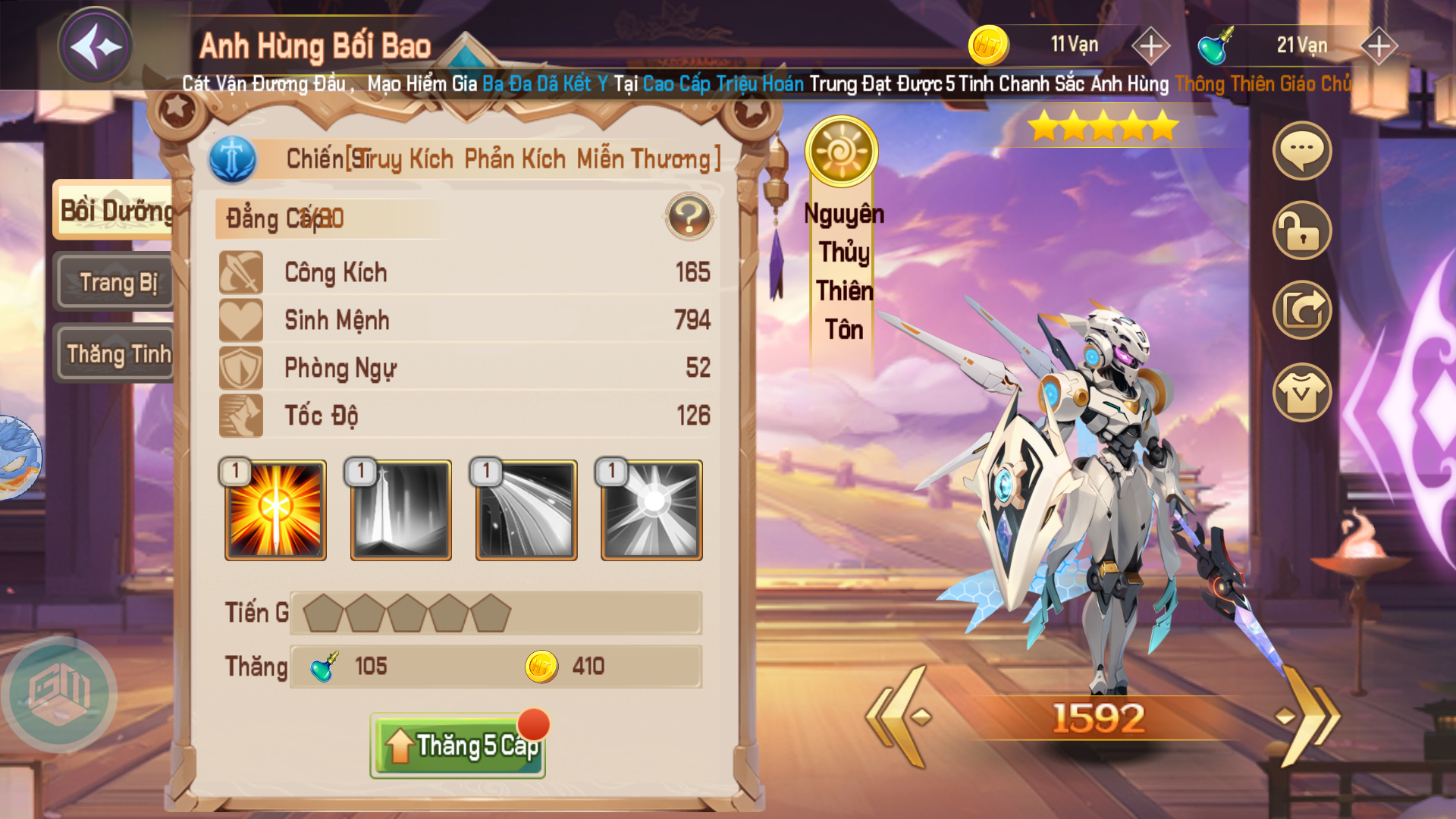1456x819 pixels.
Task: Tap the Thăng 5 Cấp button
Action: click(x=458, y=746)
